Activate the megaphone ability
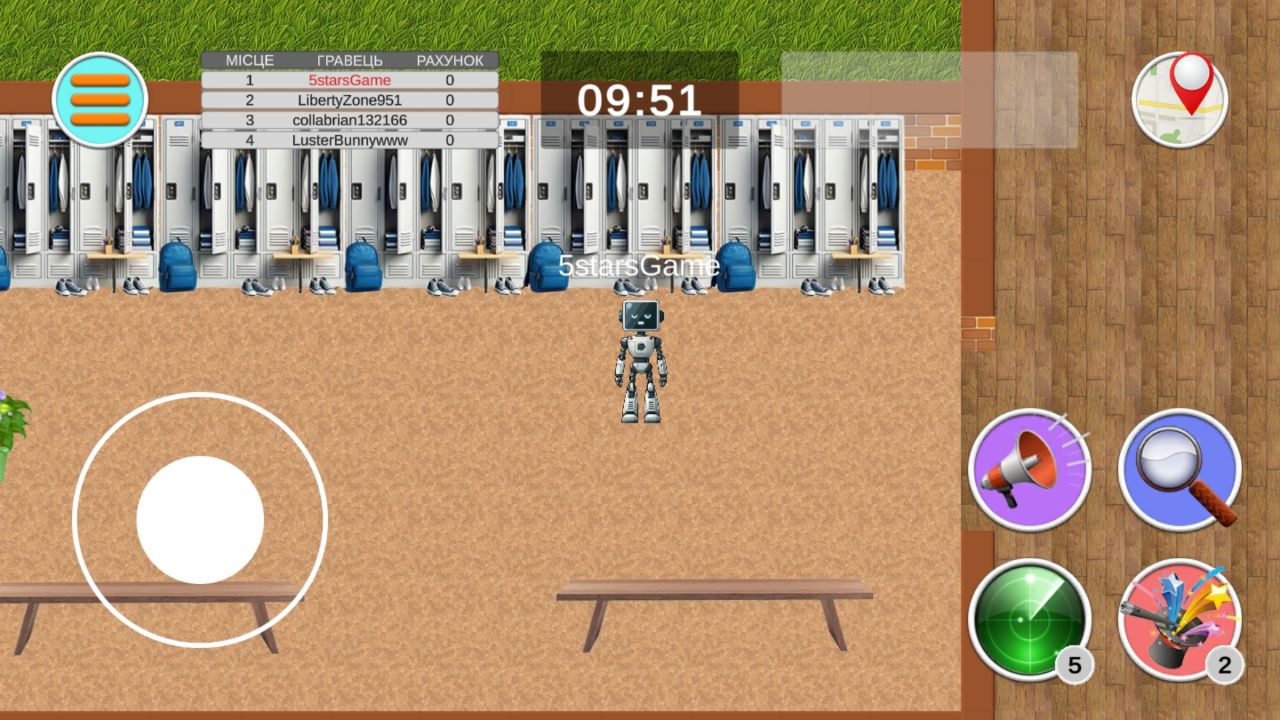 (1029, 469)
